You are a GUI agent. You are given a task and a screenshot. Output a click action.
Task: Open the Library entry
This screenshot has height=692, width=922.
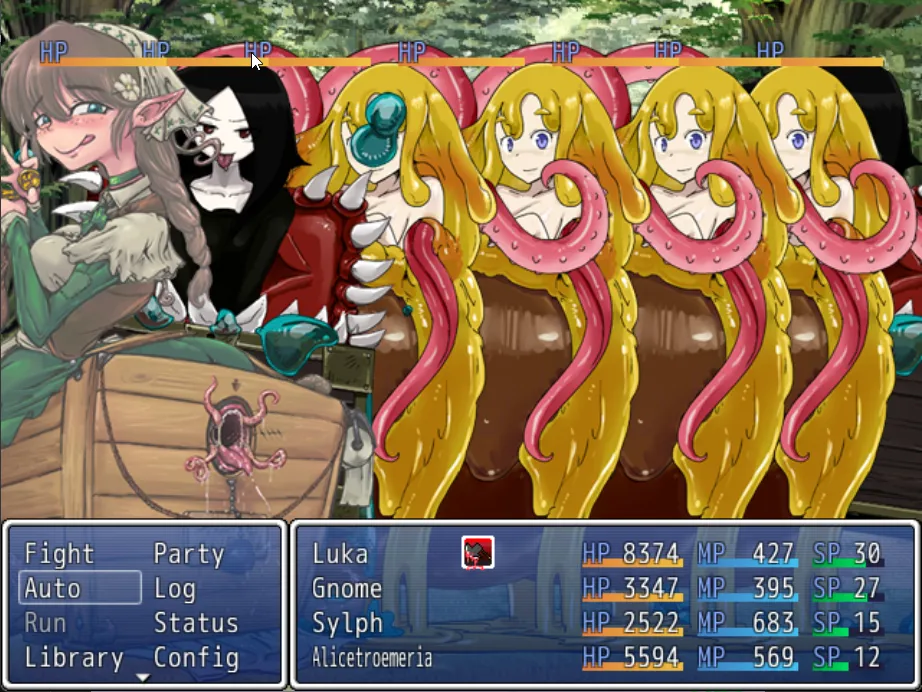tap(74, 658)
